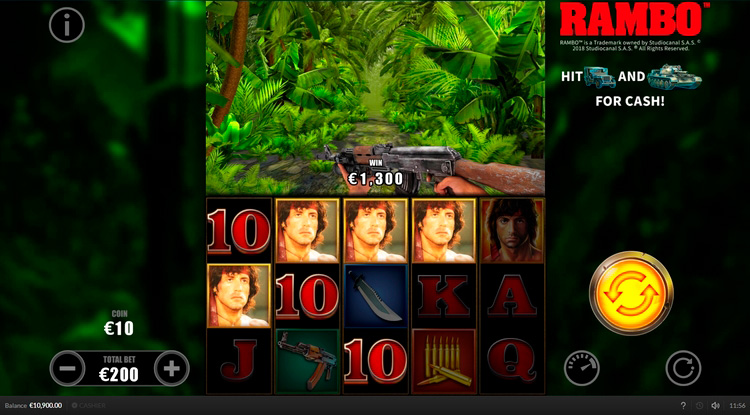
Task: Mute the game sound
Action: pos(716,405)
